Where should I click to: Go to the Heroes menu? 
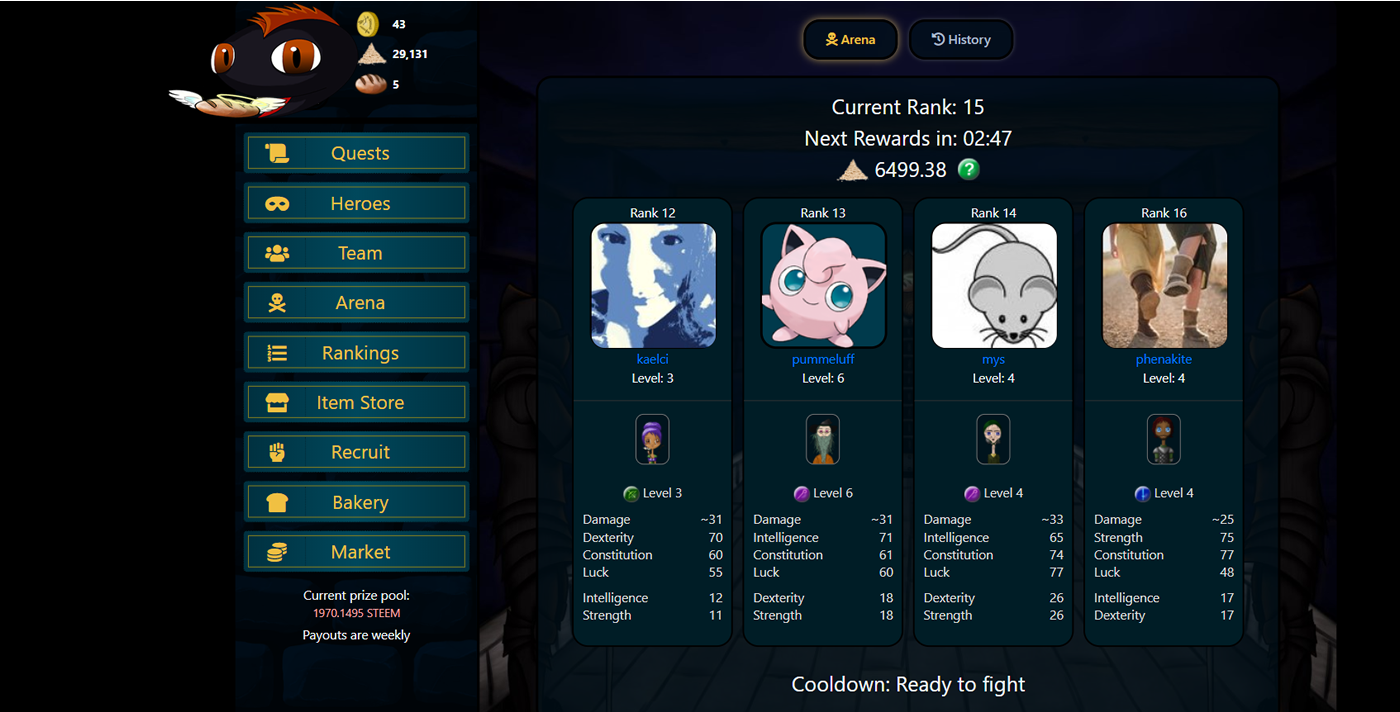pyautogui.click(x=356, y=203)
